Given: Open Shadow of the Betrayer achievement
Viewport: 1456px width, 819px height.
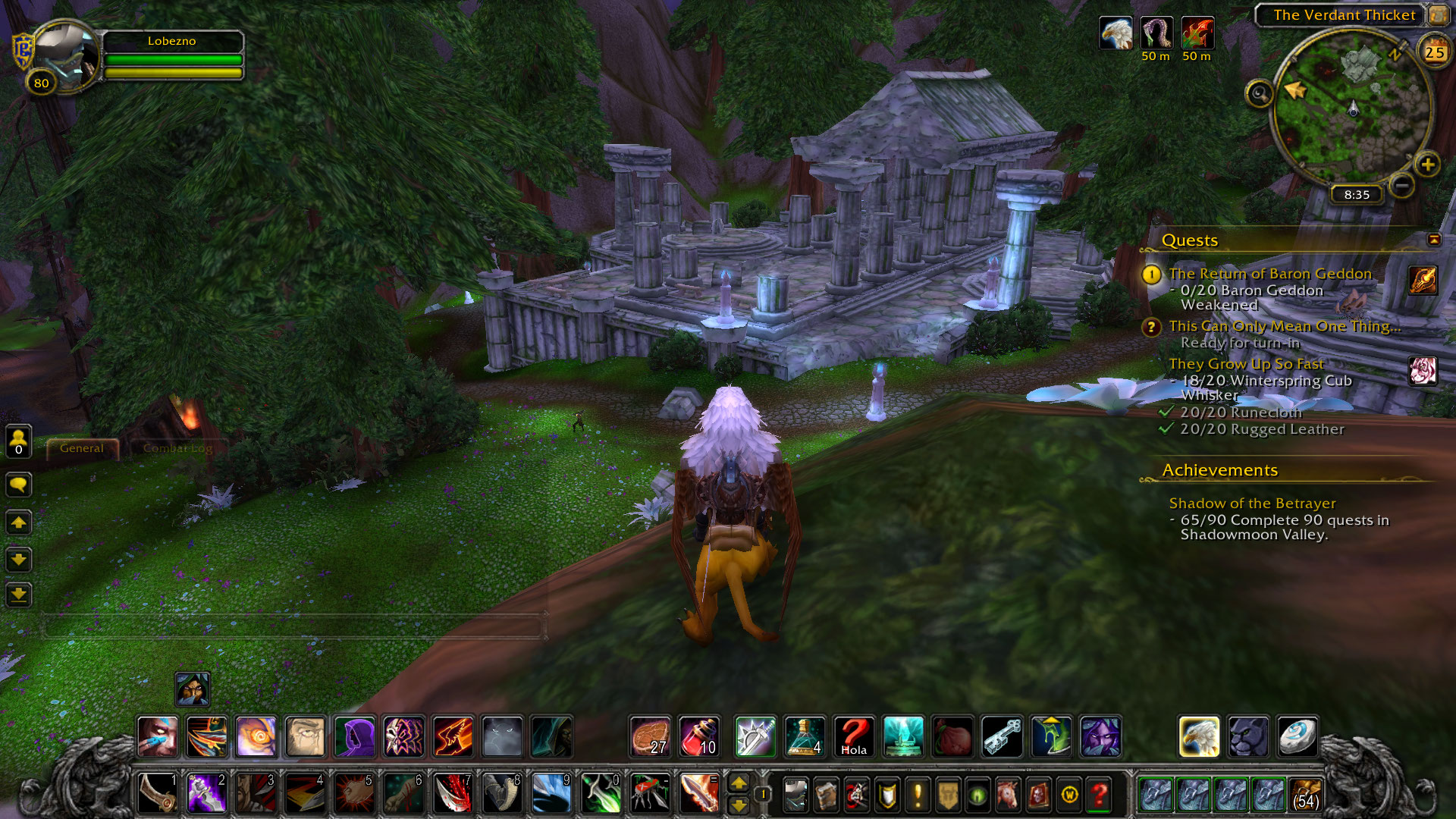Looking at the screenshot, I should click(x=1252, y=504).
